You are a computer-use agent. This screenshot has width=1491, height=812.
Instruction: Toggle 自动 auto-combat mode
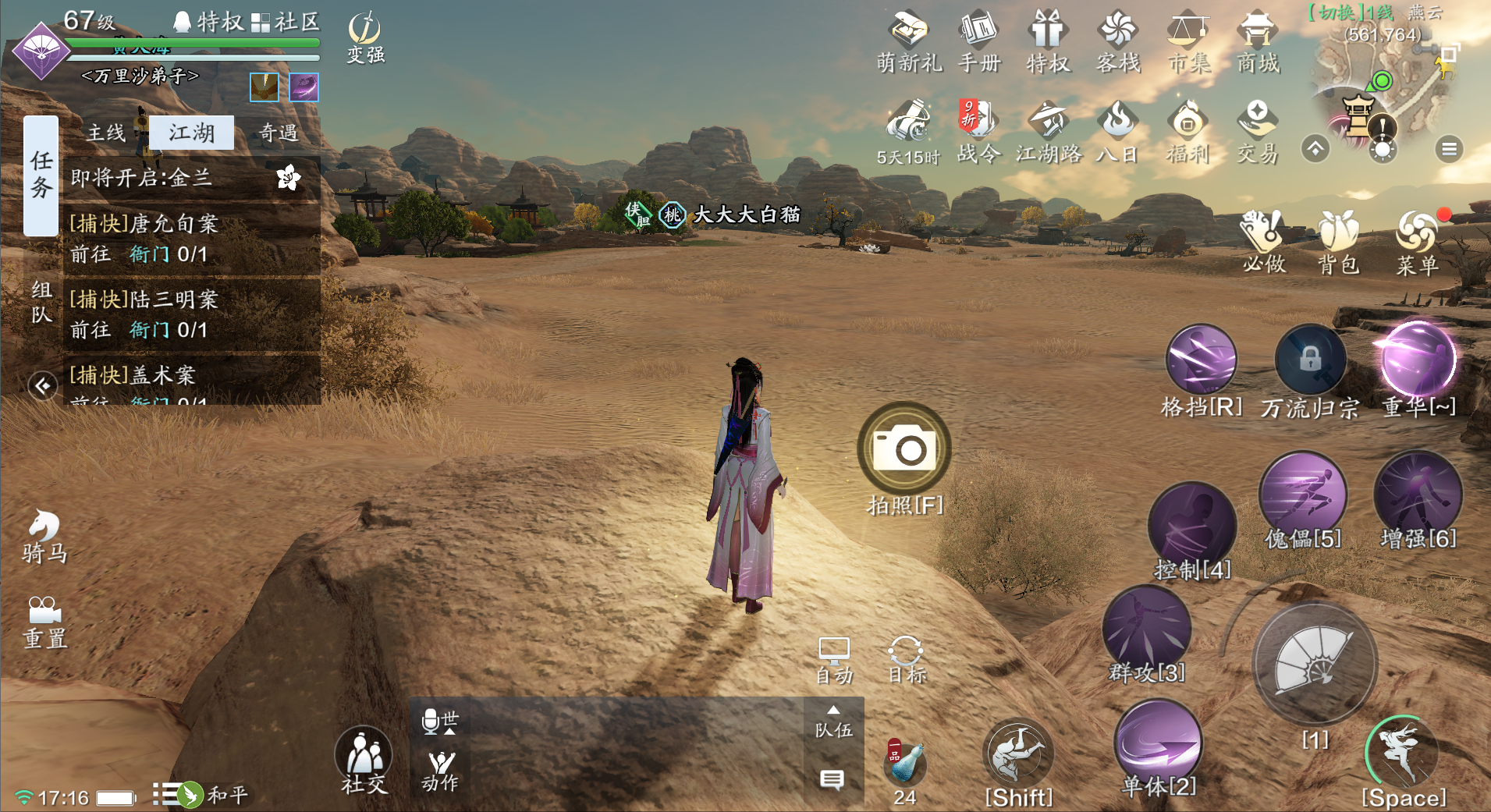point(834,659)
